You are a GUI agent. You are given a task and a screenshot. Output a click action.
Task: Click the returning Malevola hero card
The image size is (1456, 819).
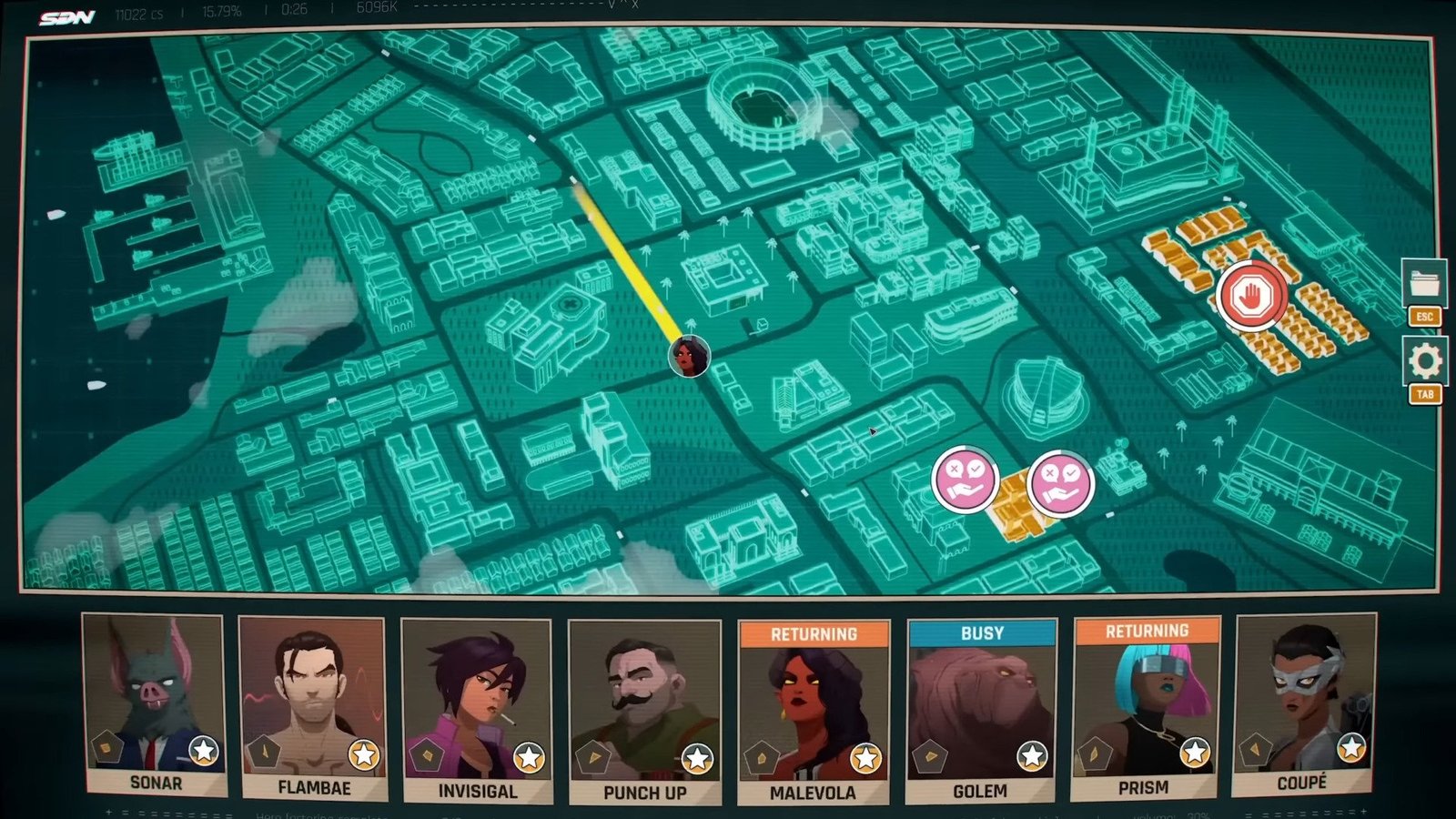(x=814, y=712)
